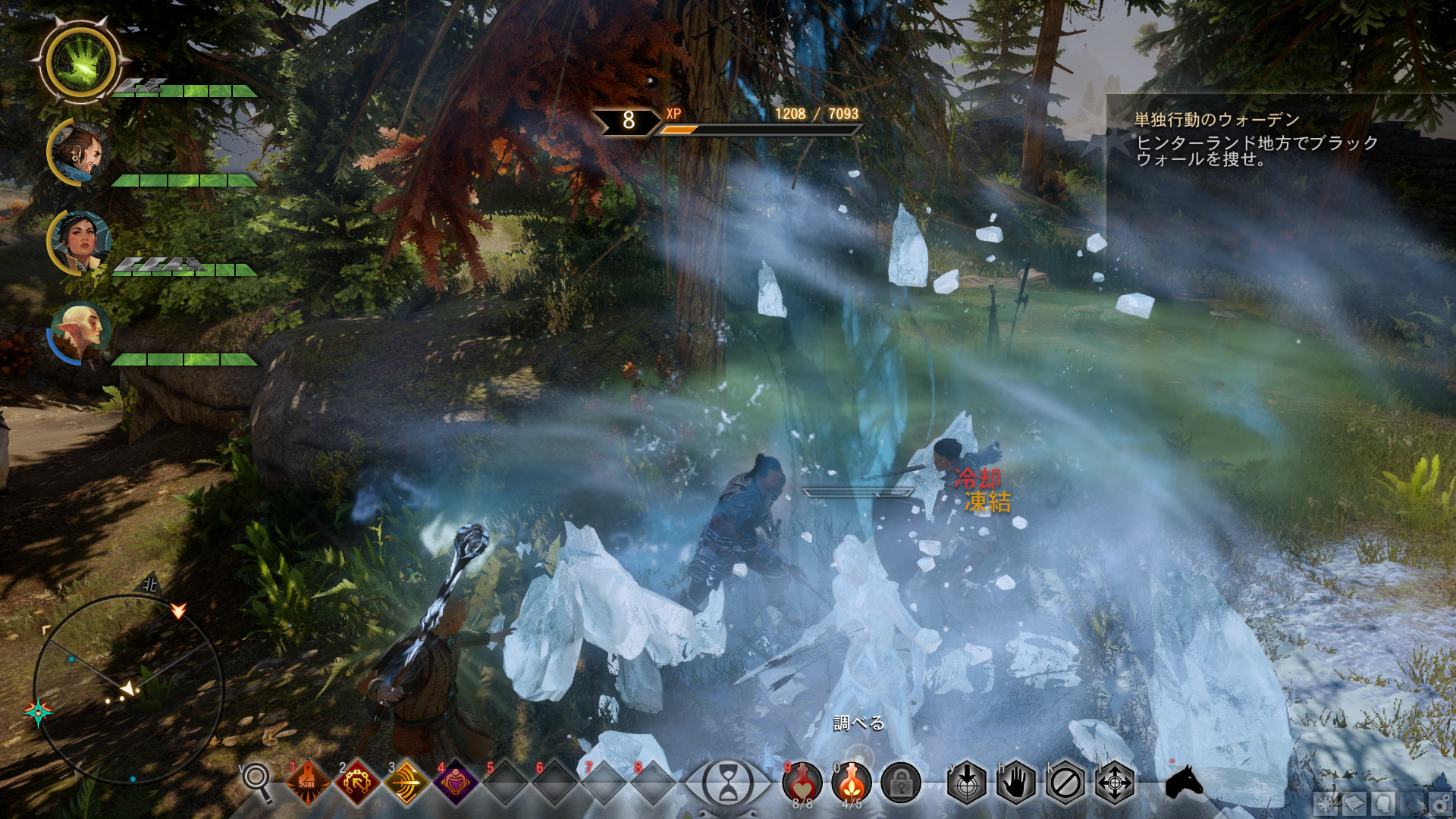Drink the red heart health potion

802,781
